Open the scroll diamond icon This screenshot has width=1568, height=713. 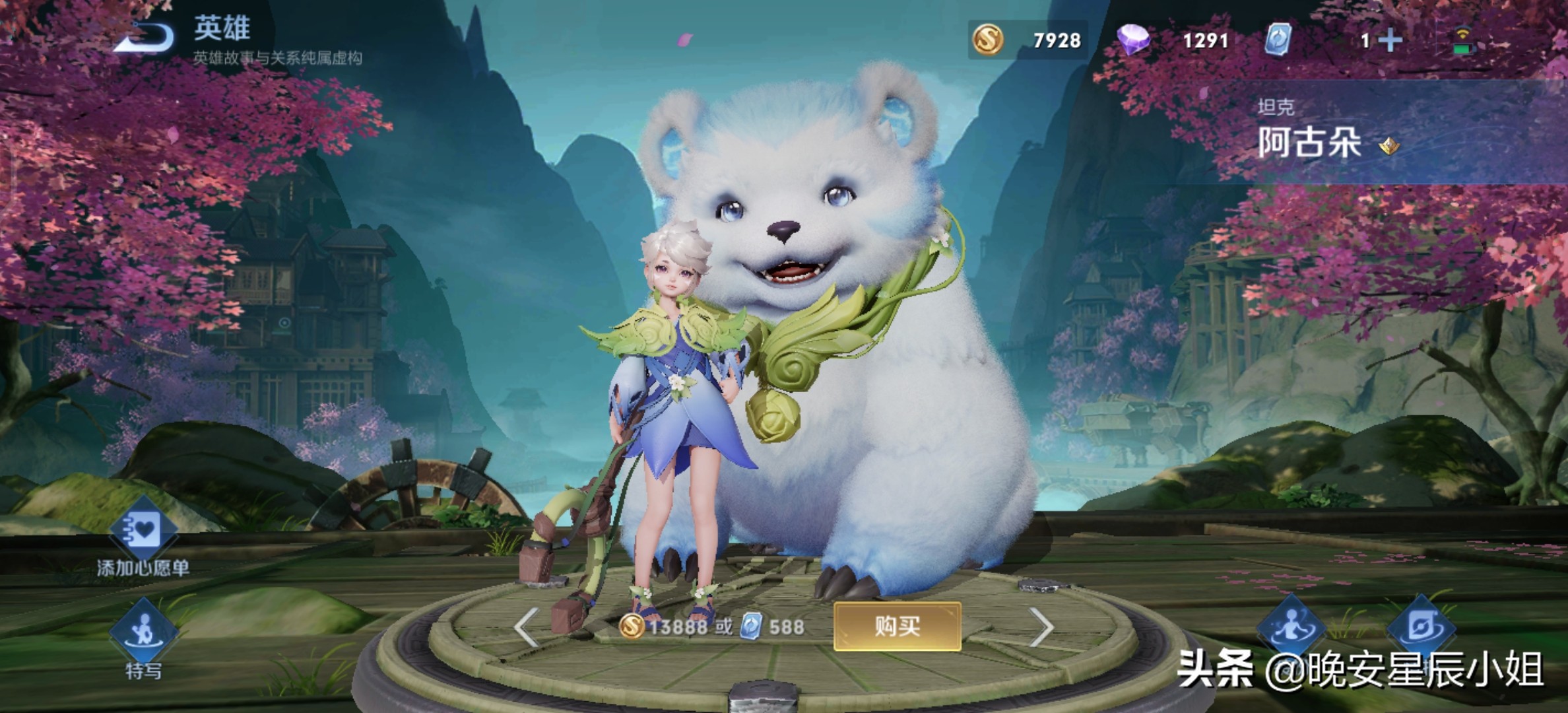[x=1421, y=626]
